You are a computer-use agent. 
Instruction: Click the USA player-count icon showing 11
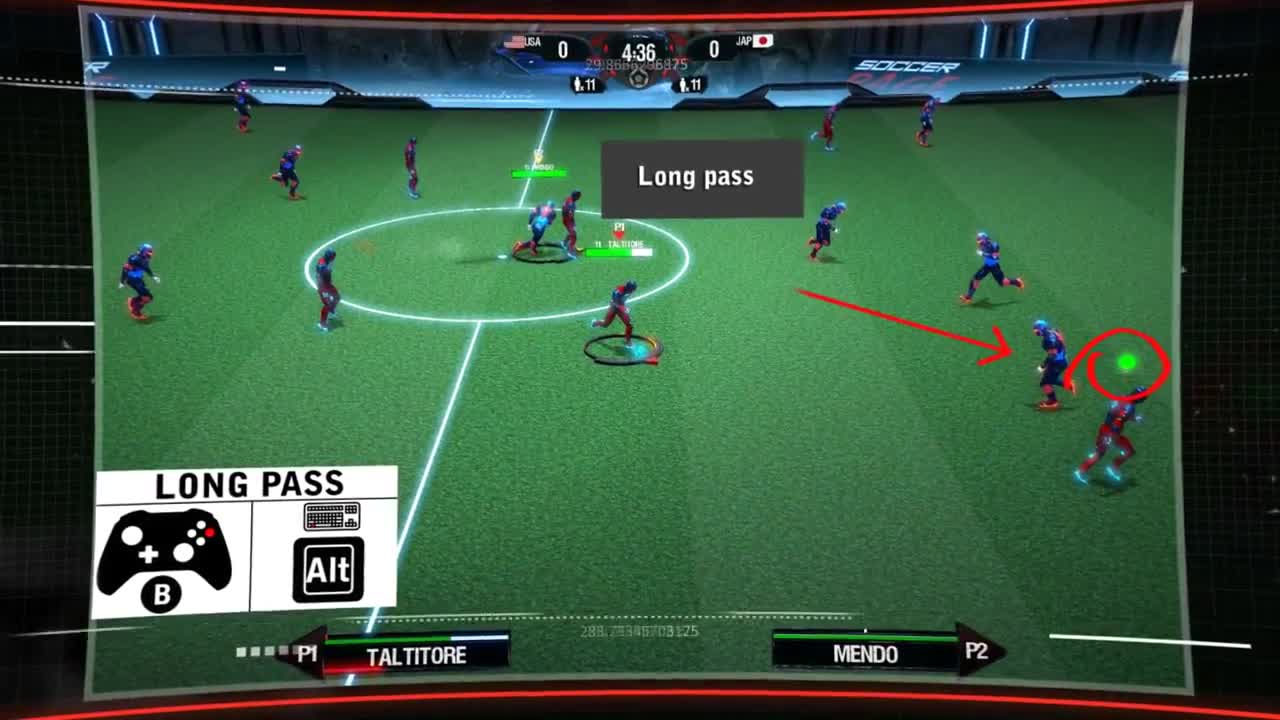click(x=585, y=81)
